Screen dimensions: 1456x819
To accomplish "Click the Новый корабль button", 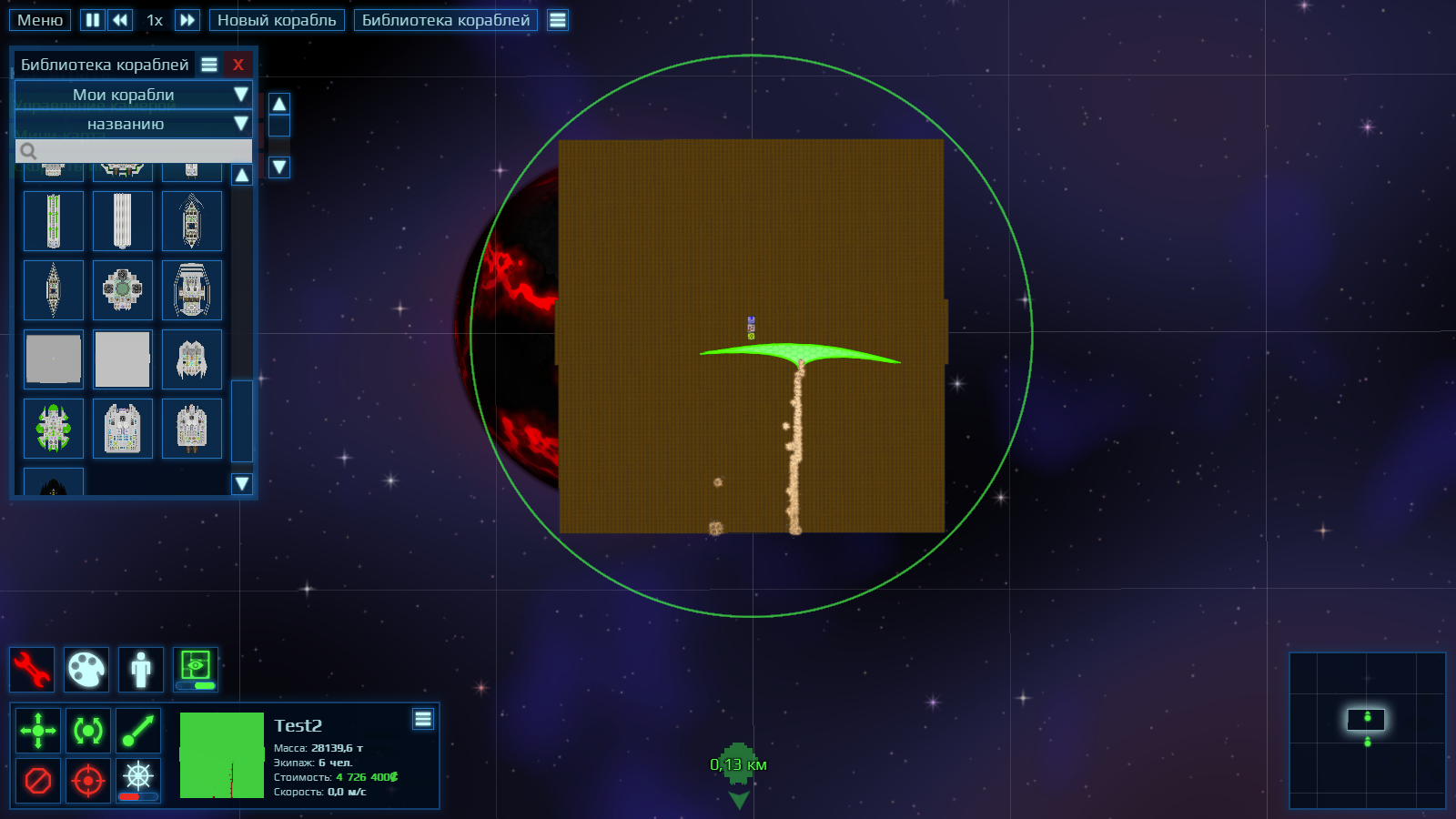I will point(277,20).
